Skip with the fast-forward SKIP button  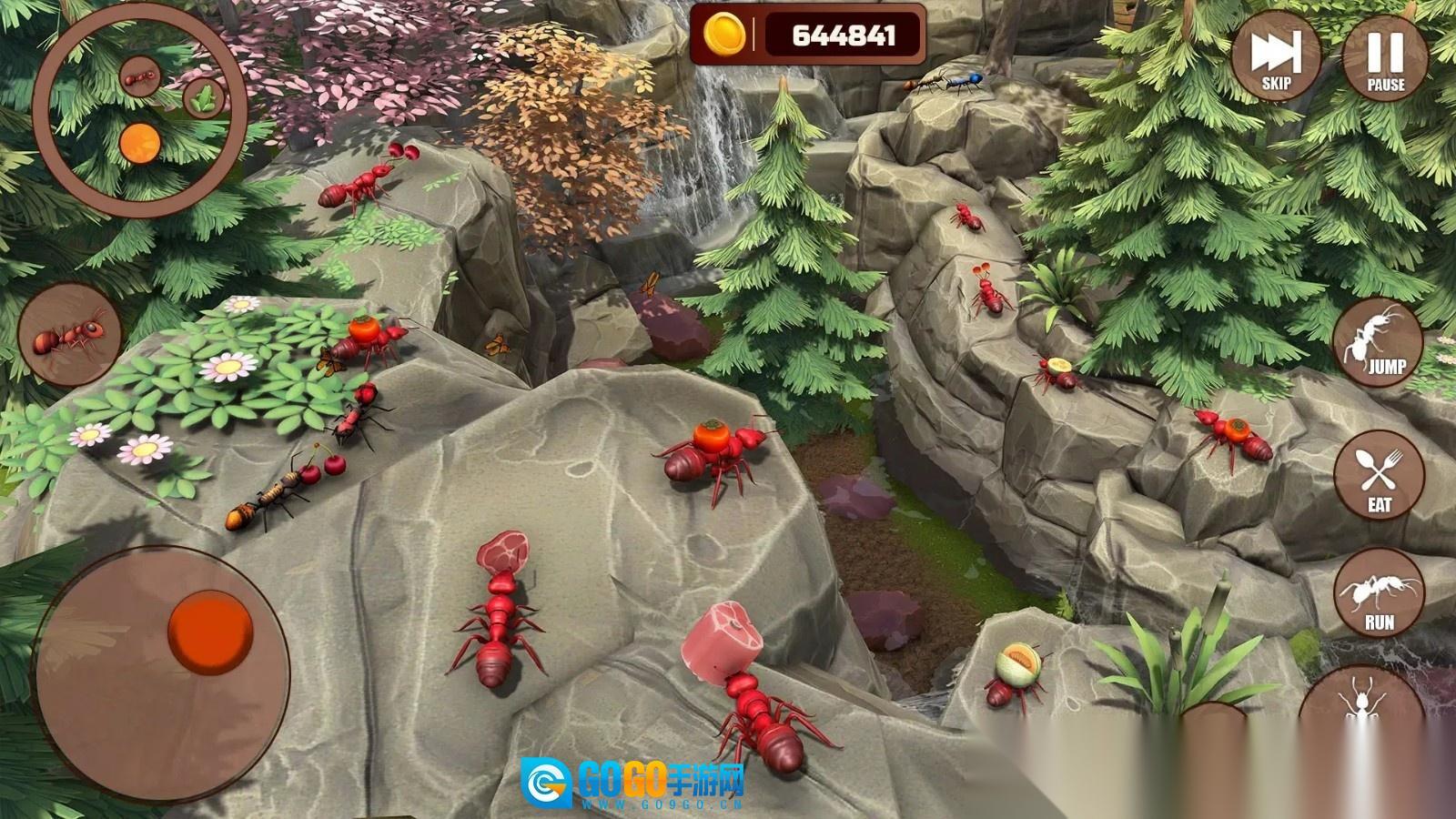pyautogui.click(x=1276, y=57)
